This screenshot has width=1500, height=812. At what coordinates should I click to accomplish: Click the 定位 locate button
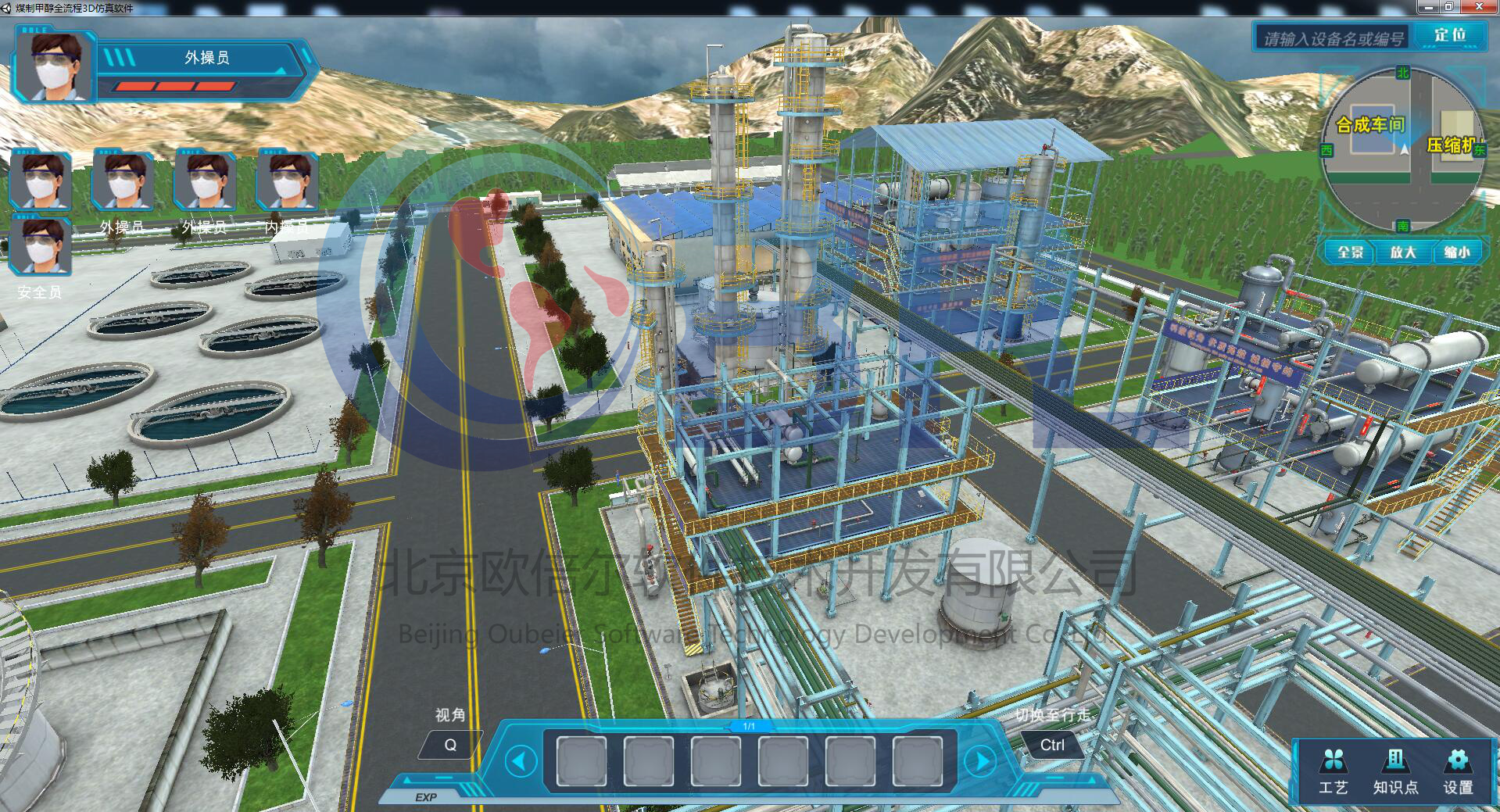pos(1450,35)
